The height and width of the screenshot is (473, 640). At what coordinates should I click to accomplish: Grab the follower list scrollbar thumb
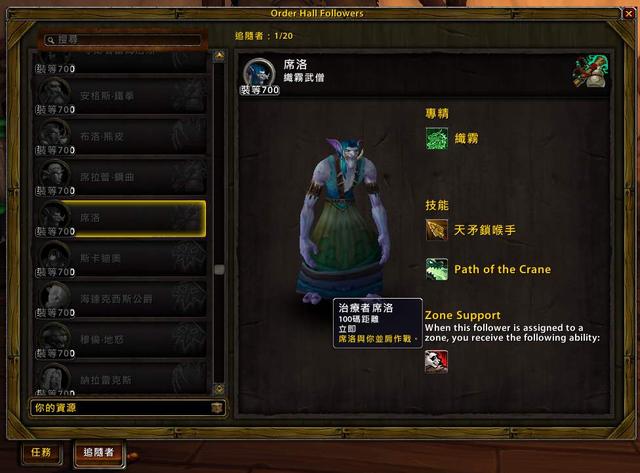219,269
